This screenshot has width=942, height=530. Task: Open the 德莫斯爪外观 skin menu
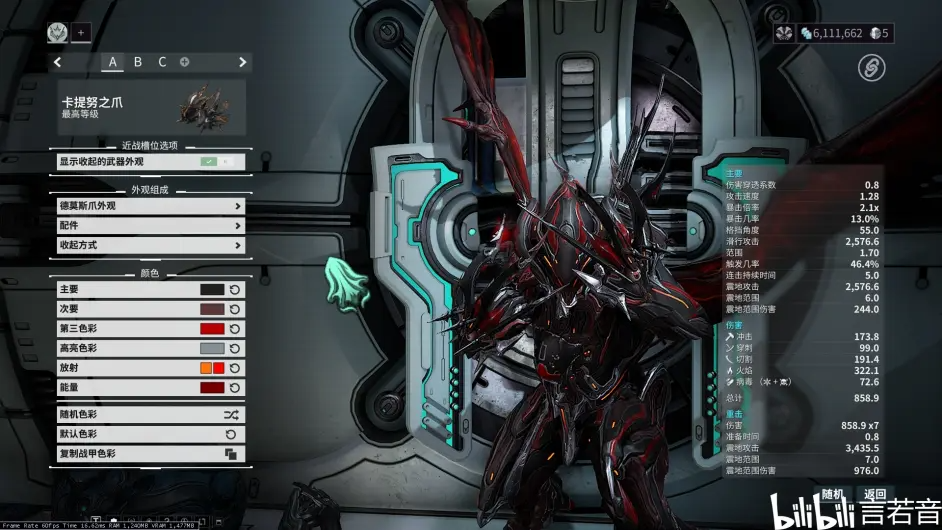(151, 206)
